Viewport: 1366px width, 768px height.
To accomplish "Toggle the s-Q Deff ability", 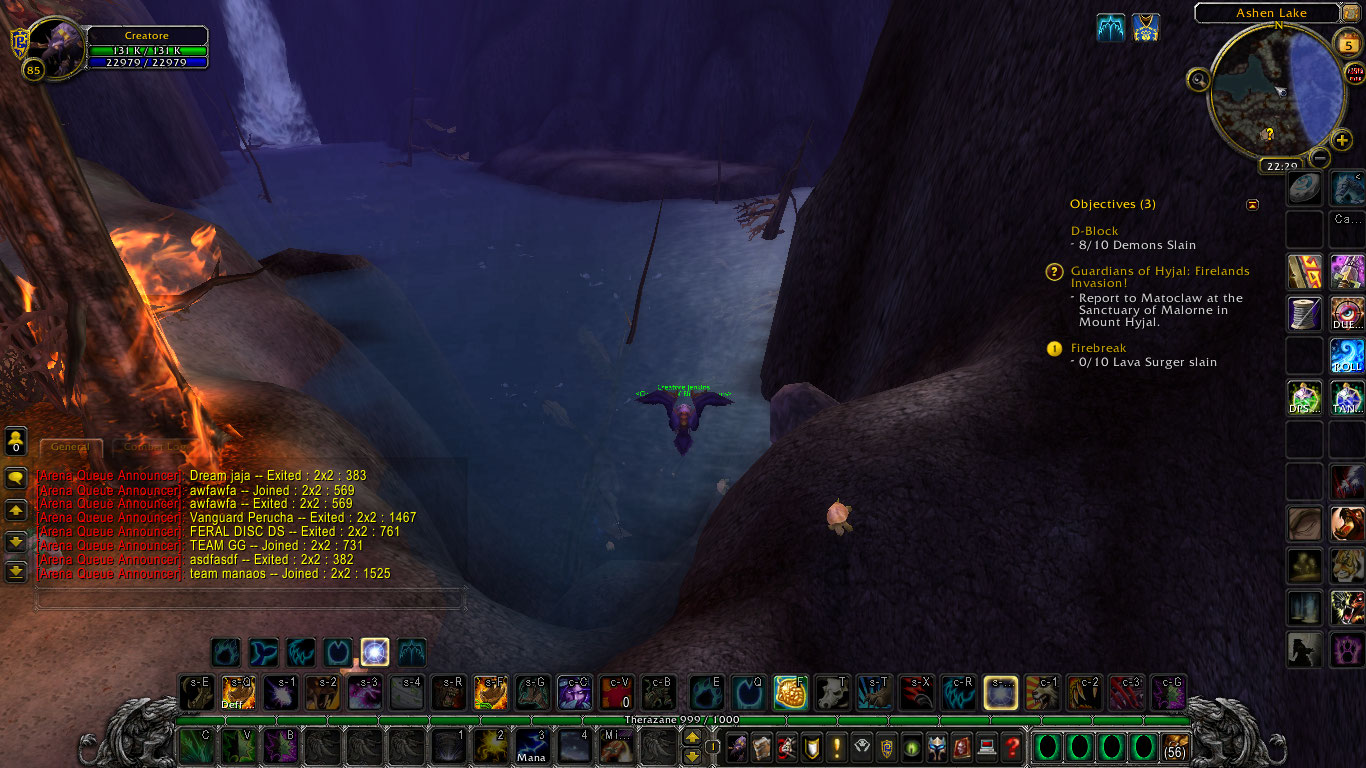I will point(238,692).
